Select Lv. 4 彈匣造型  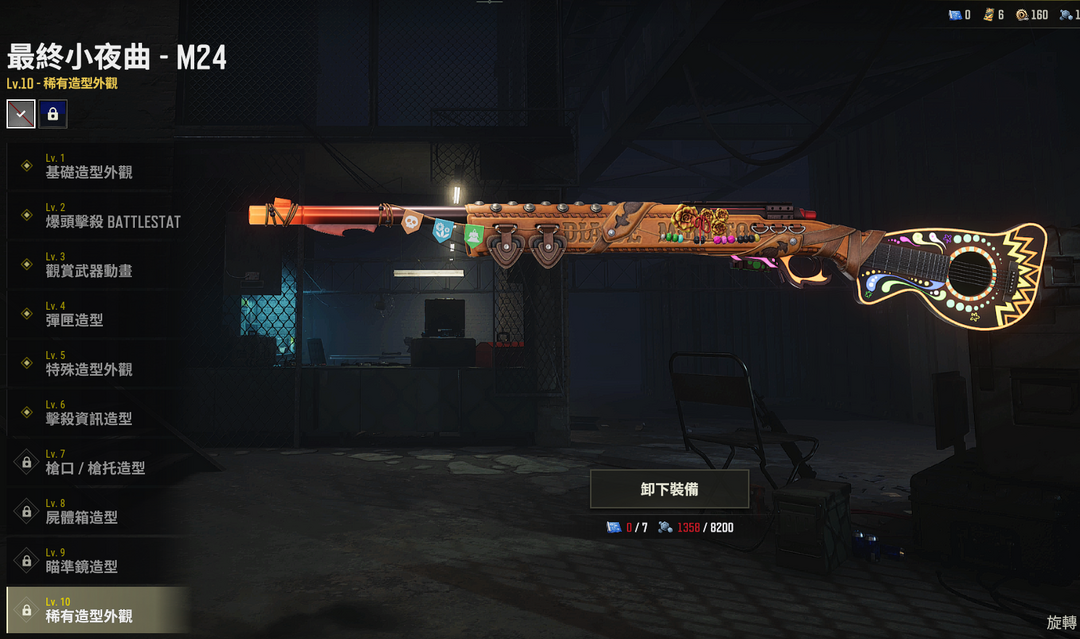click(95, 314)
